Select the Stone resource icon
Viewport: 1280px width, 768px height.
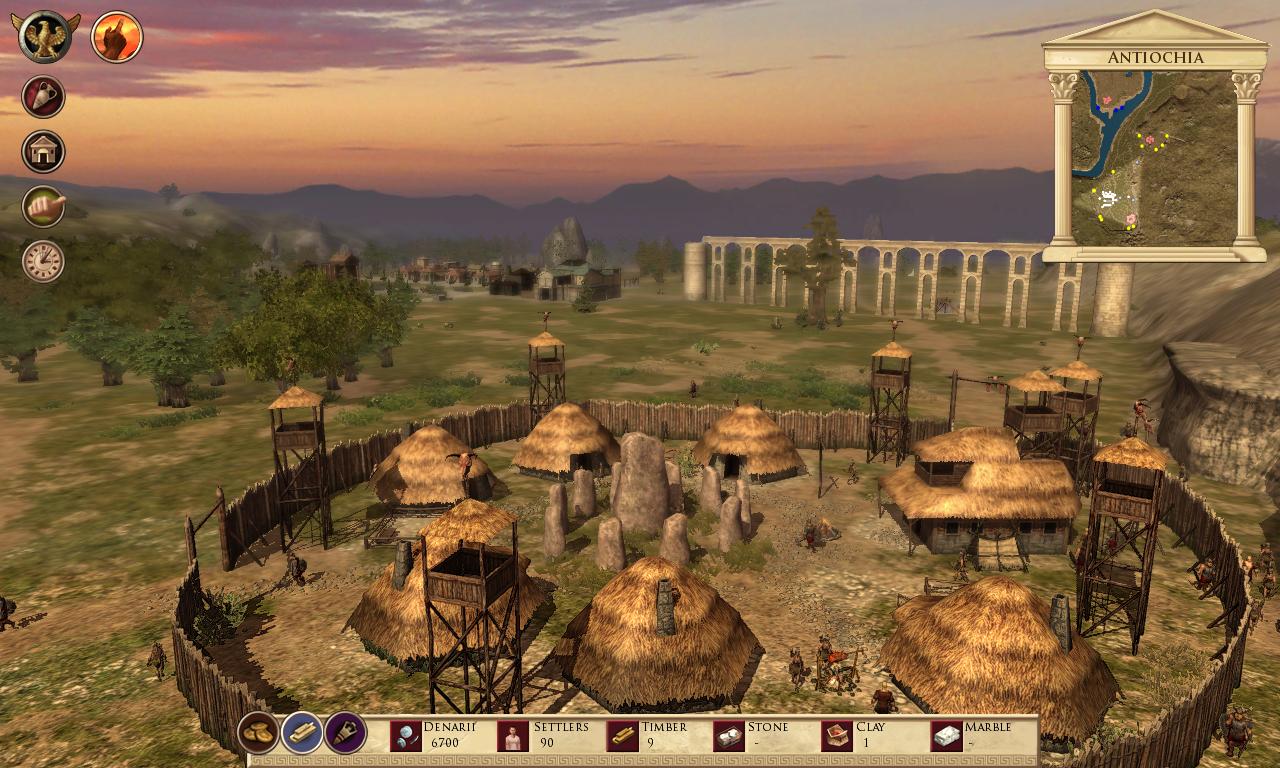pos(729,736)
